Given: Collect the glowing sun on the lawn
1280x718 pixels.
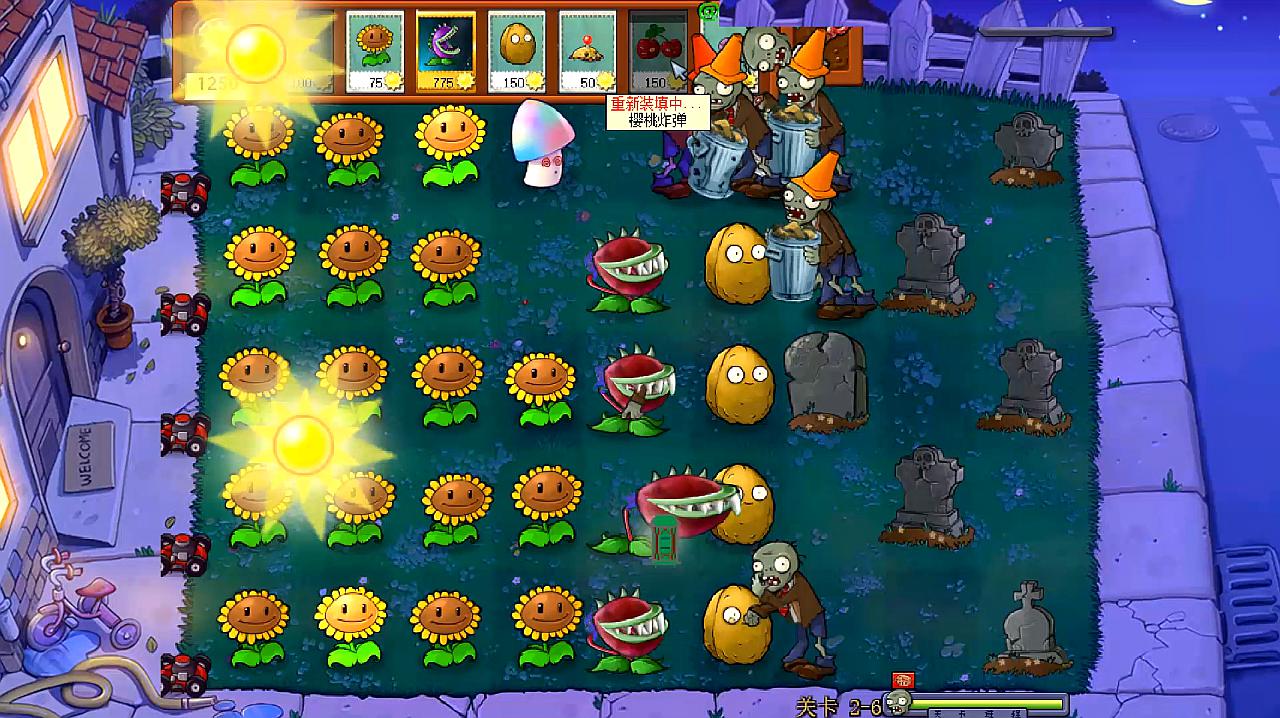Looking at the screenshot, I should (302, 444).
